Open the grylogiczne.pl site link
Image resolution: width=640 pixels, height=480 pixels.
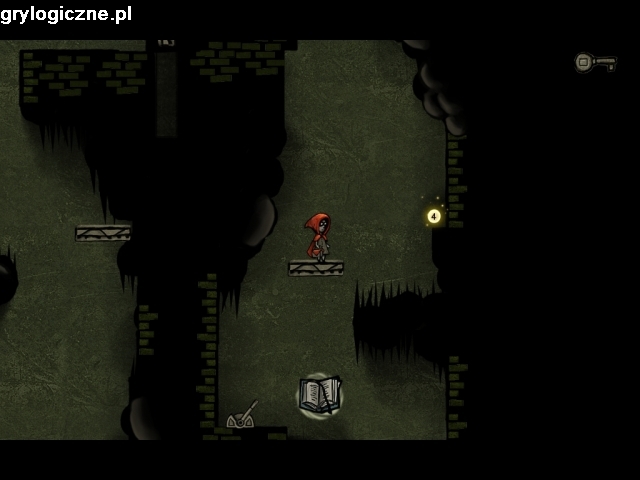coord(66,14)
